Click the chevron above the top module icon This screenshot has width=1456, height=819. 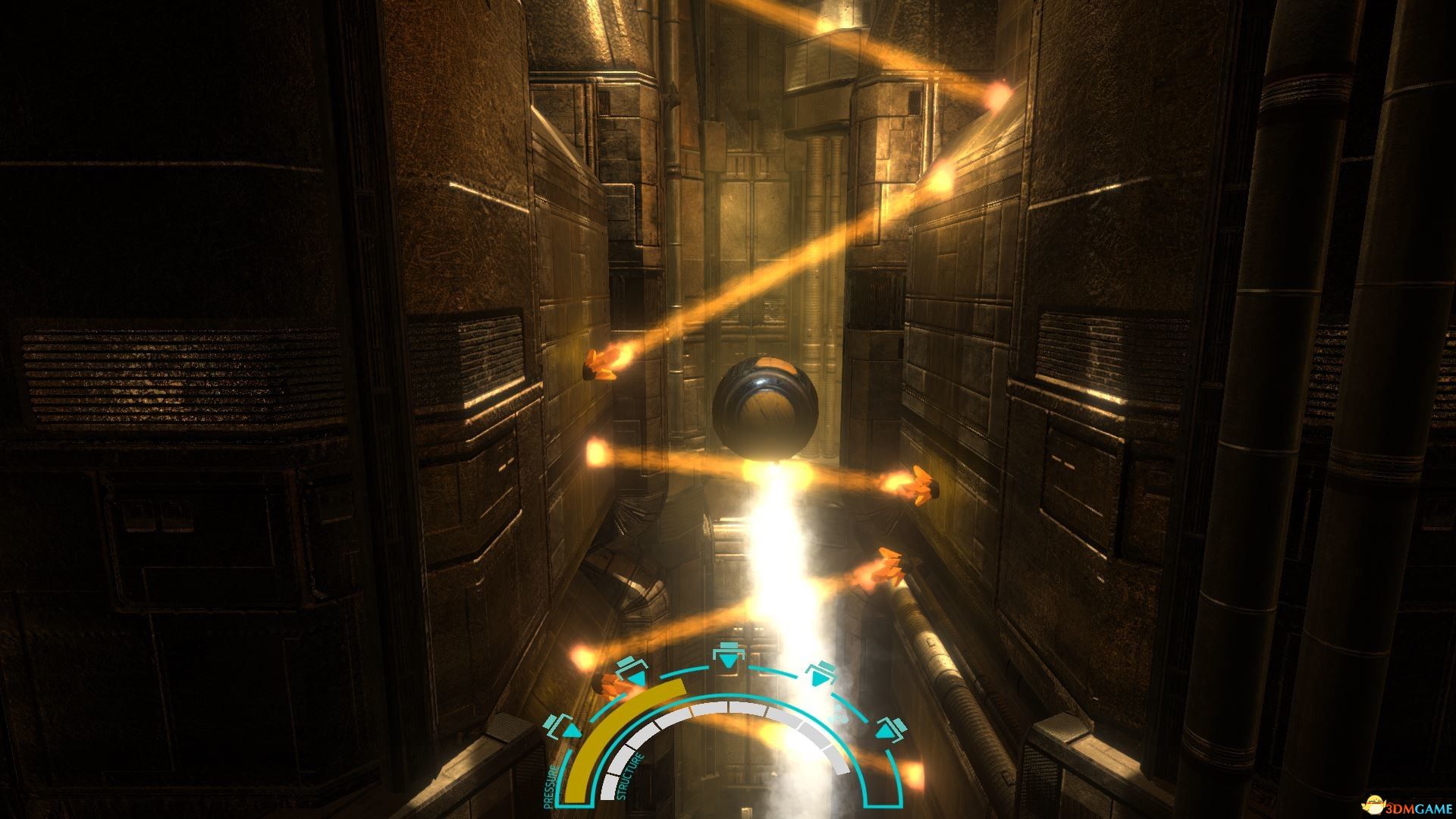(728, 644)
